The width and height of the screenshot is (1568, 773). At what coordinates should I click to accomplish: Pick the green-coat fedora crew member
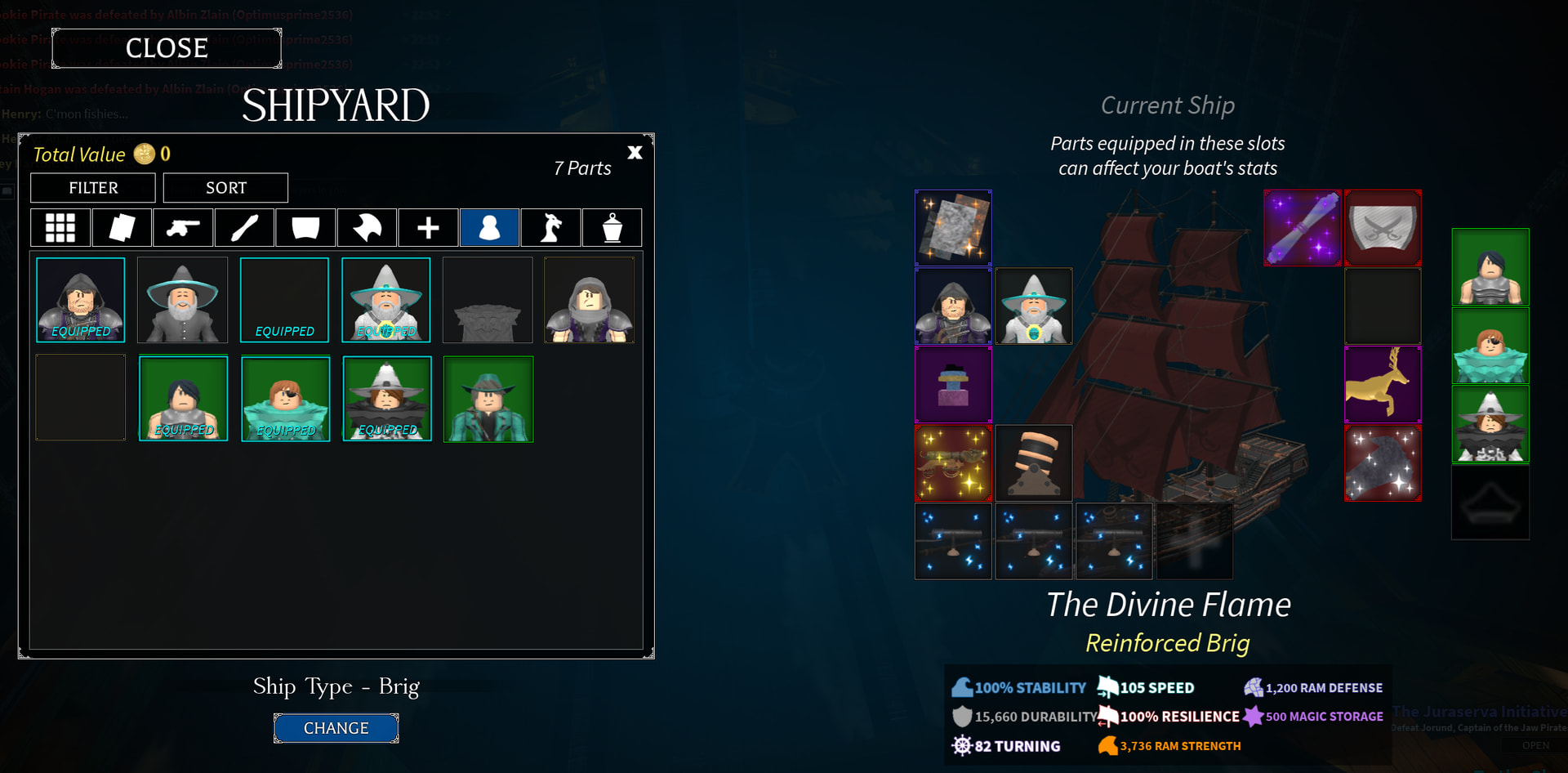[488, 399]
